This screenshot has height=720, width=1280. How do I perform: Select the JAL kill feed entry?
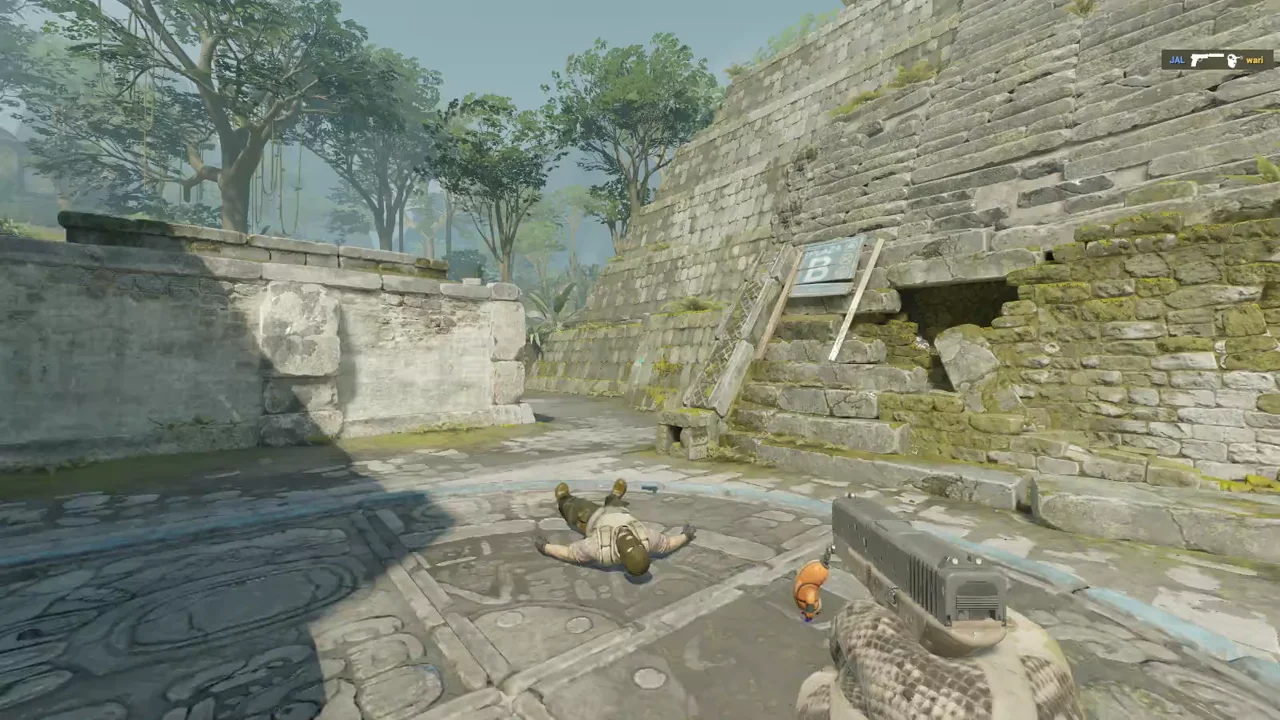click(x=1216, y=60)
